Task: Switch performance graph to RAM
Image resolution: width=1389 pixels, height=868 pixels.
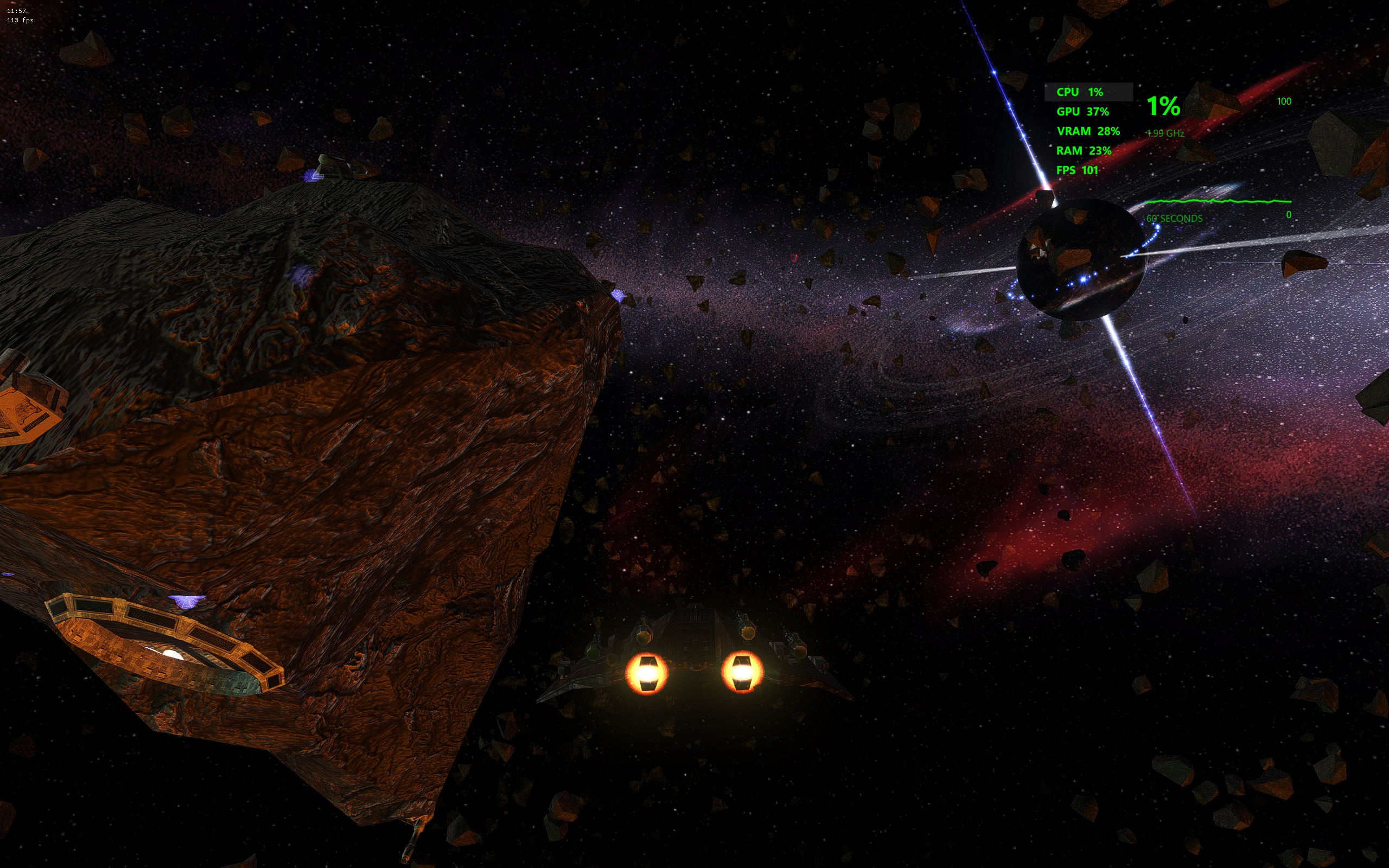Action: (x=1084, y=151)
